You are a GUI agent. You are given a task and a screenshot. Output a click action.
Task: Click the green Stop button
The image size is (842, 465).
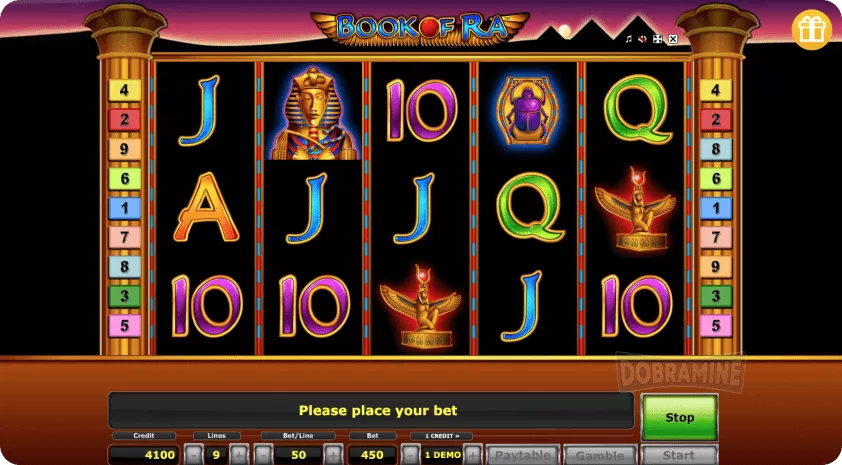point(679,416)
